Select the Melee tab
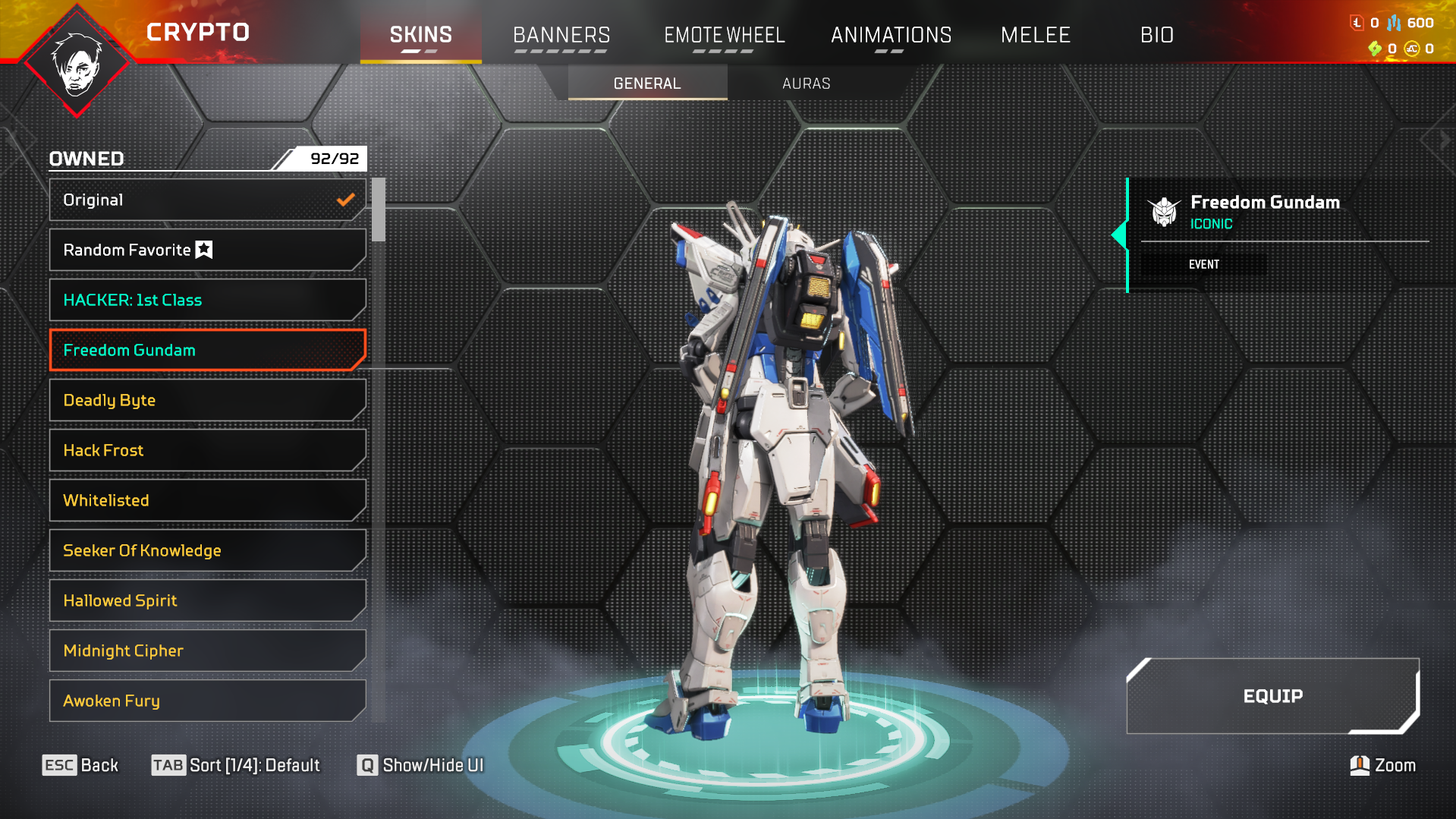The image size is (1456, 819). click(x=1035, y=35)
